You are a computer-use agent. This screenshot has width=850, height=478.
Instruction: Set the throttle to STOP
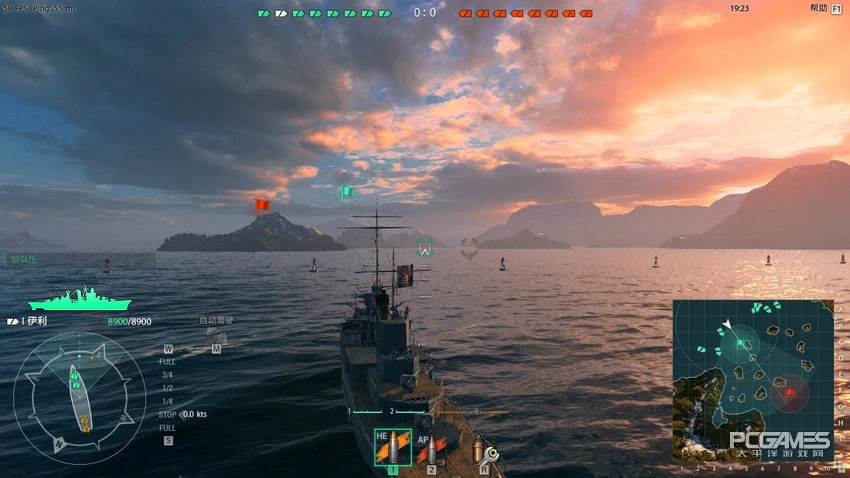click(x=167, y=413)
